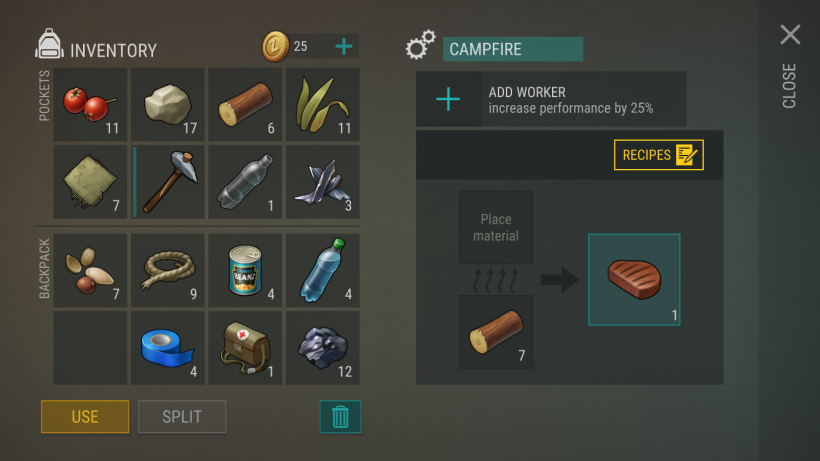820x461 pixels.
Task: Select the plant fiber slot
Action: (x=322, y=104)
